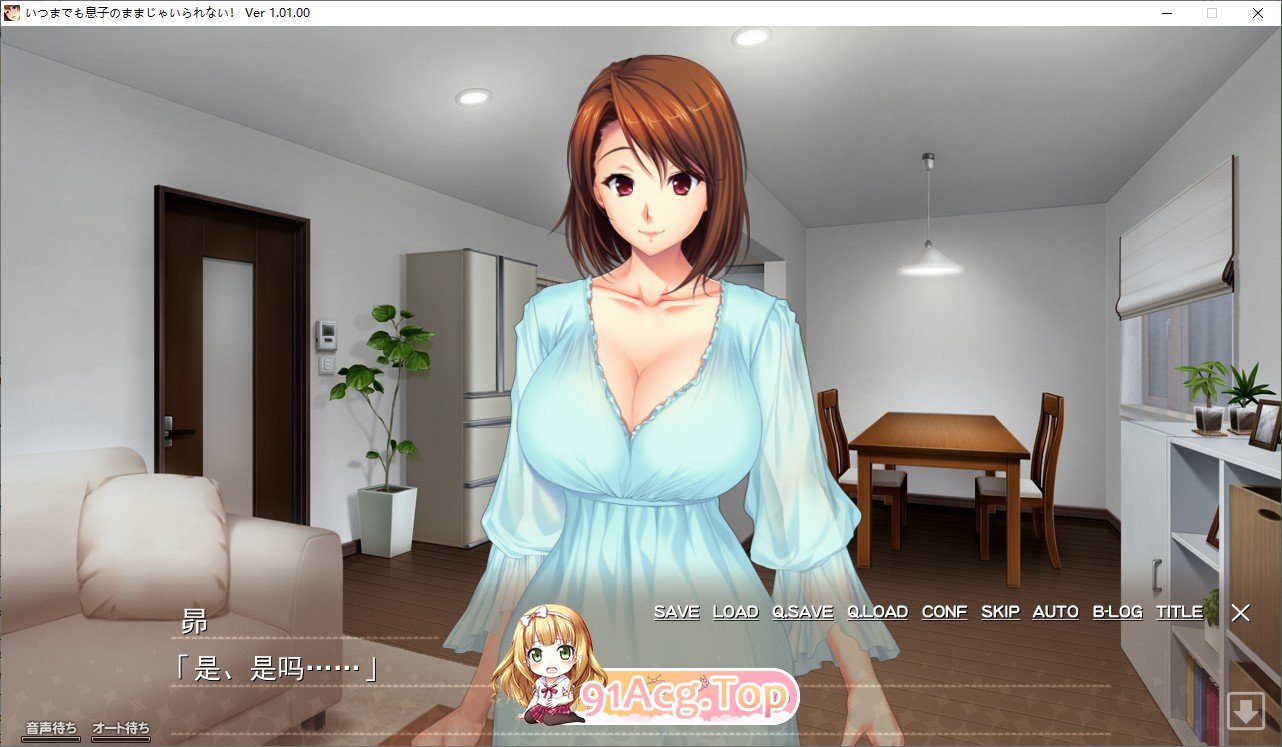Open the CONF settings screen
Image resolution: width=1282 pixels, height=747 pixels.
point(944,612)
